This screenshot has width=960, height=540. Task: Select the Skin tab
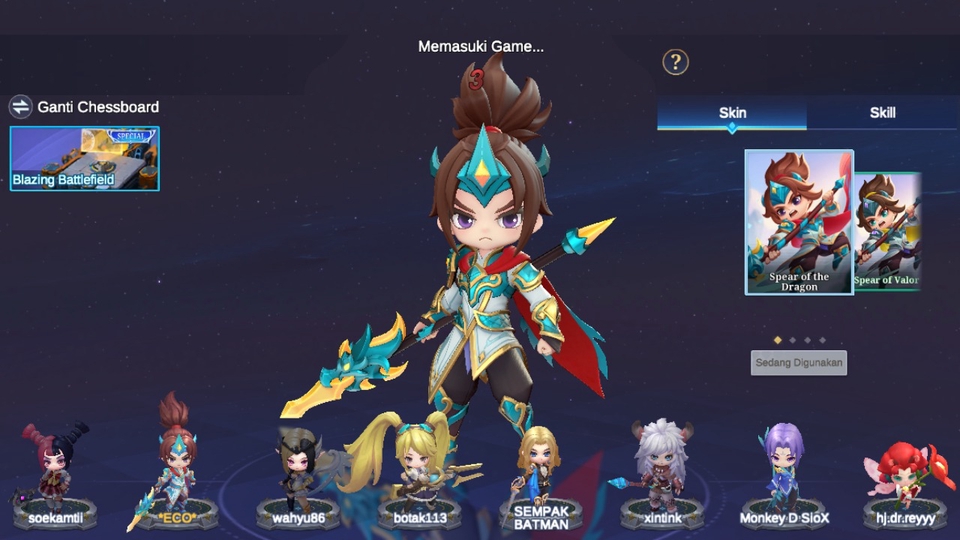732,113
